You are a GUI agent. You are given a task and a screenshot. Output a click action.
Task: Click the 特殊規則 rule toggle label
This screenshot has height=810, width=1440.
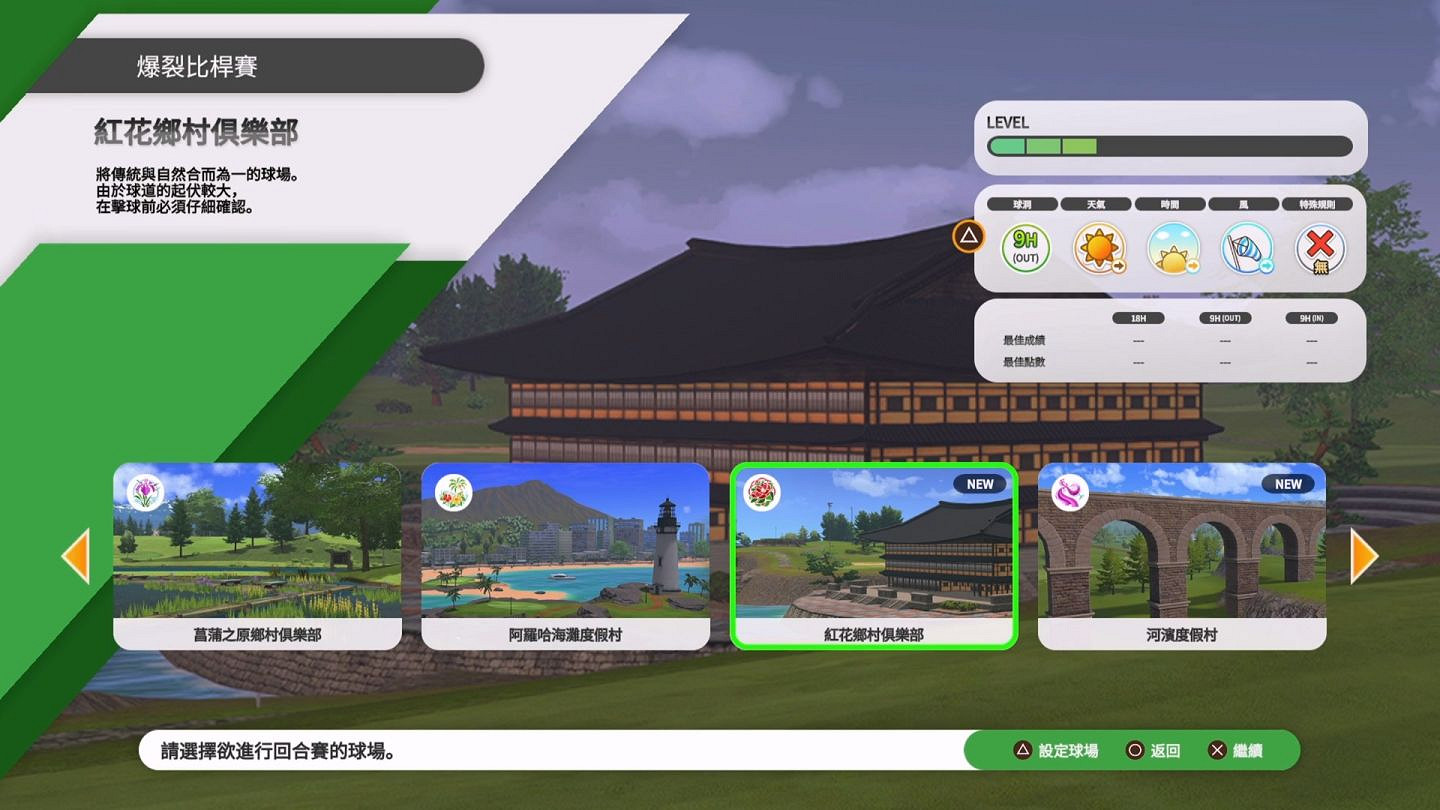pyautogui.click(x=1318, y=203)
